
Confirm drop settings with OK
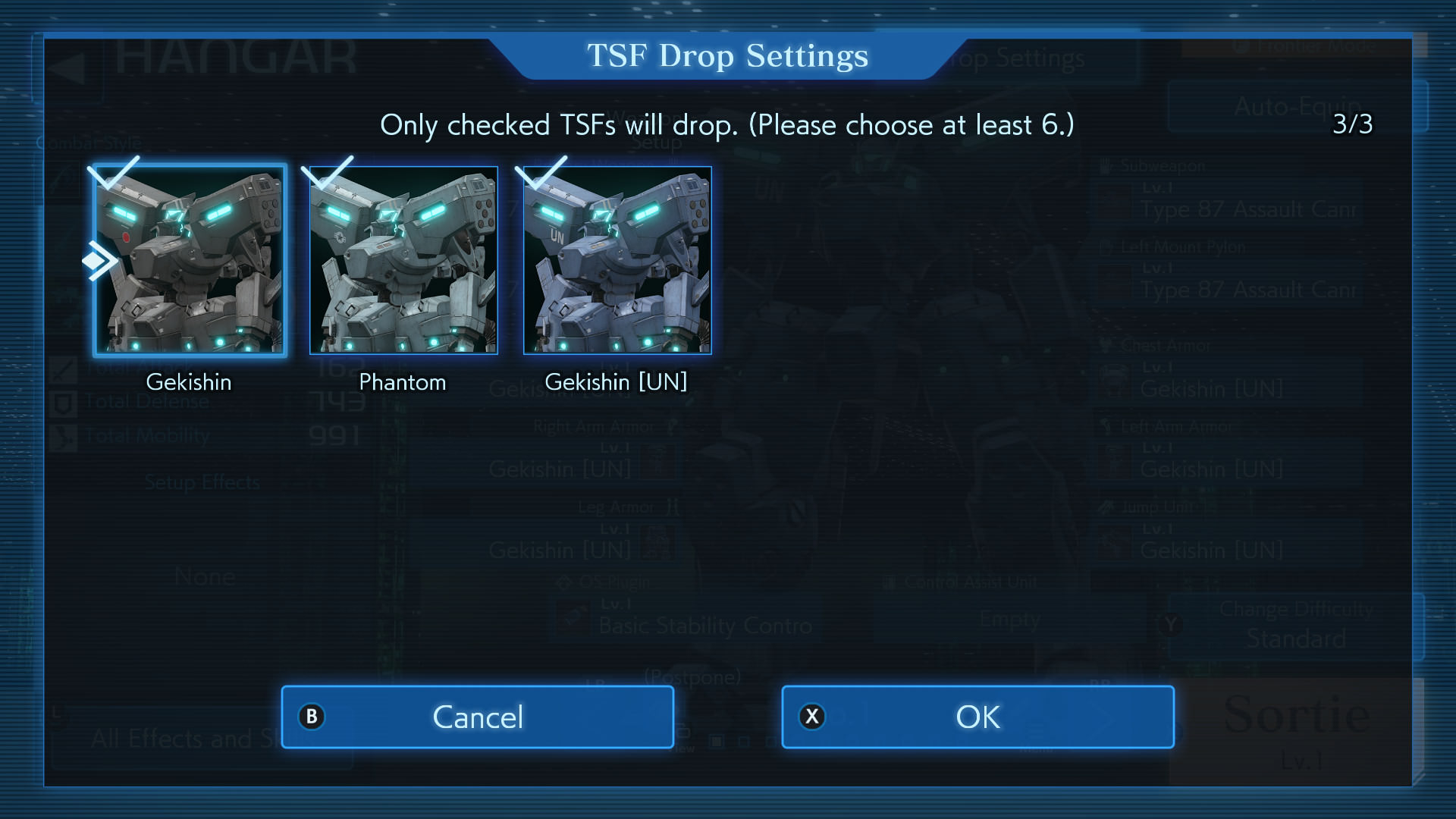click(x=977, y=717)
